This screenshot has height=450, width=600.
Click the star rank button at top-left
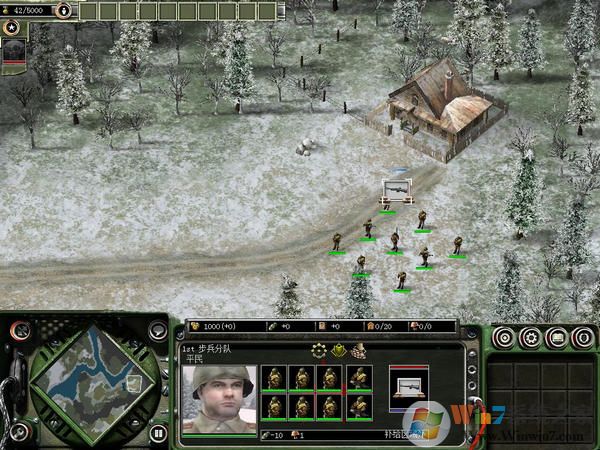13,27
